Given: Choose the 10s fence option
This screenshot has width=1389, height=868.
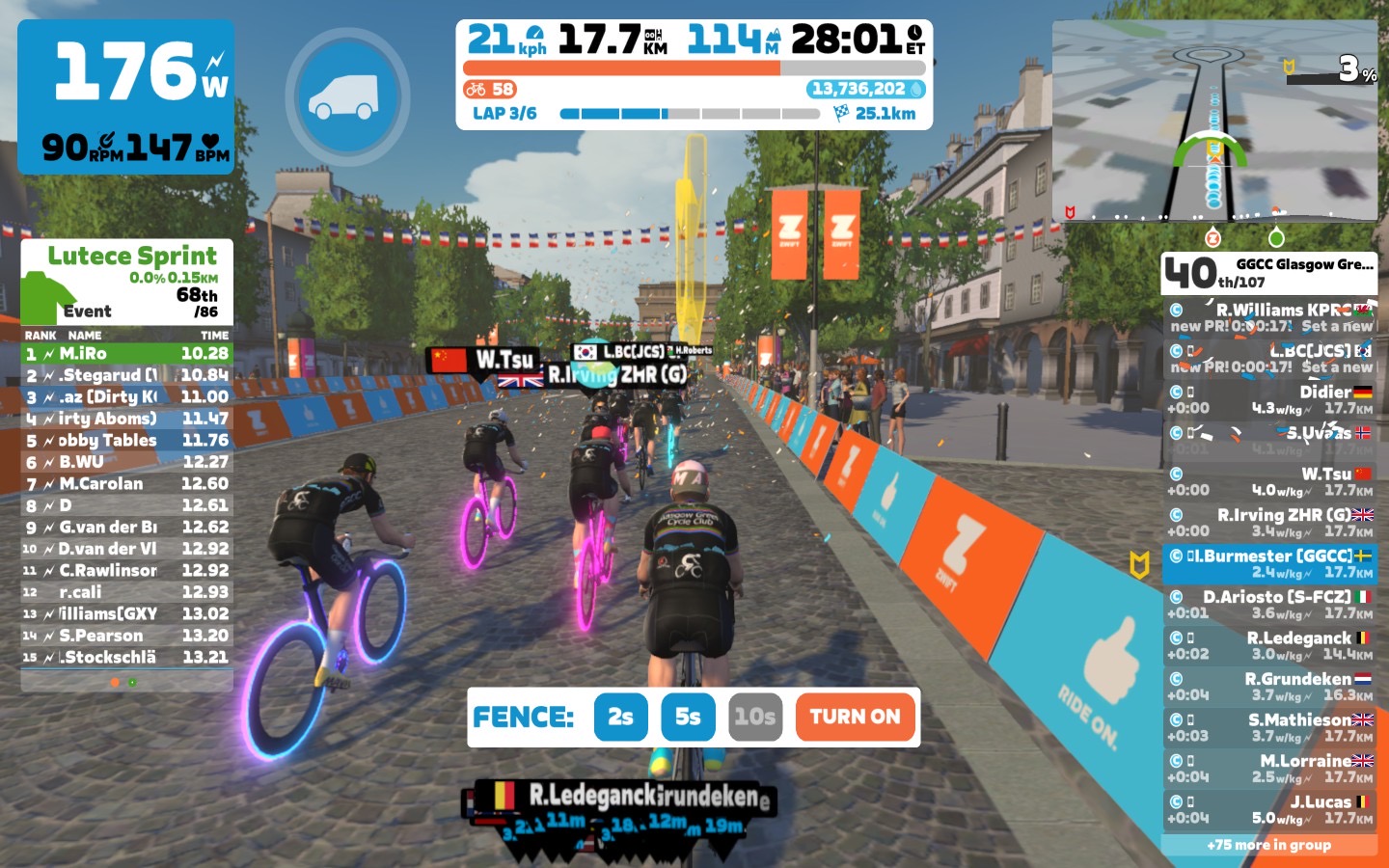Looking at the screenshot, I should (x=754, y=717).
